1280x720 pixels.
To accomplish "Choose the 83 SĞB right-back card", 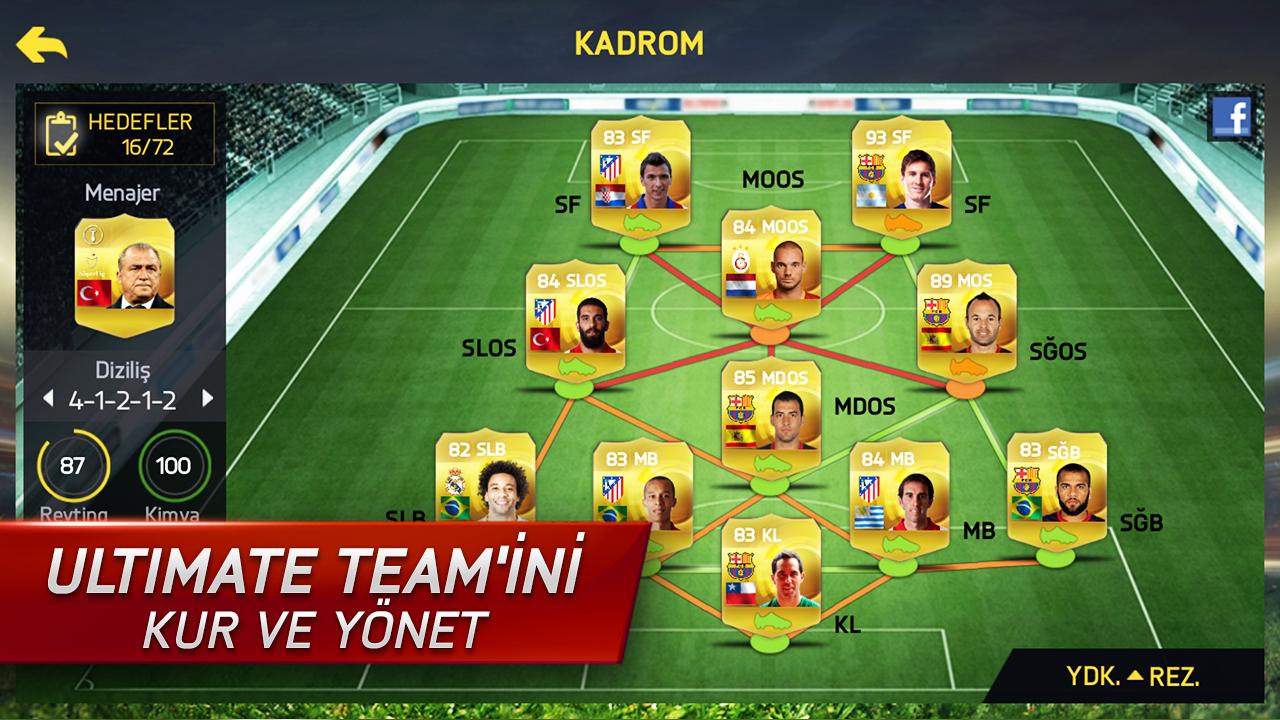I will (1056, 485).
